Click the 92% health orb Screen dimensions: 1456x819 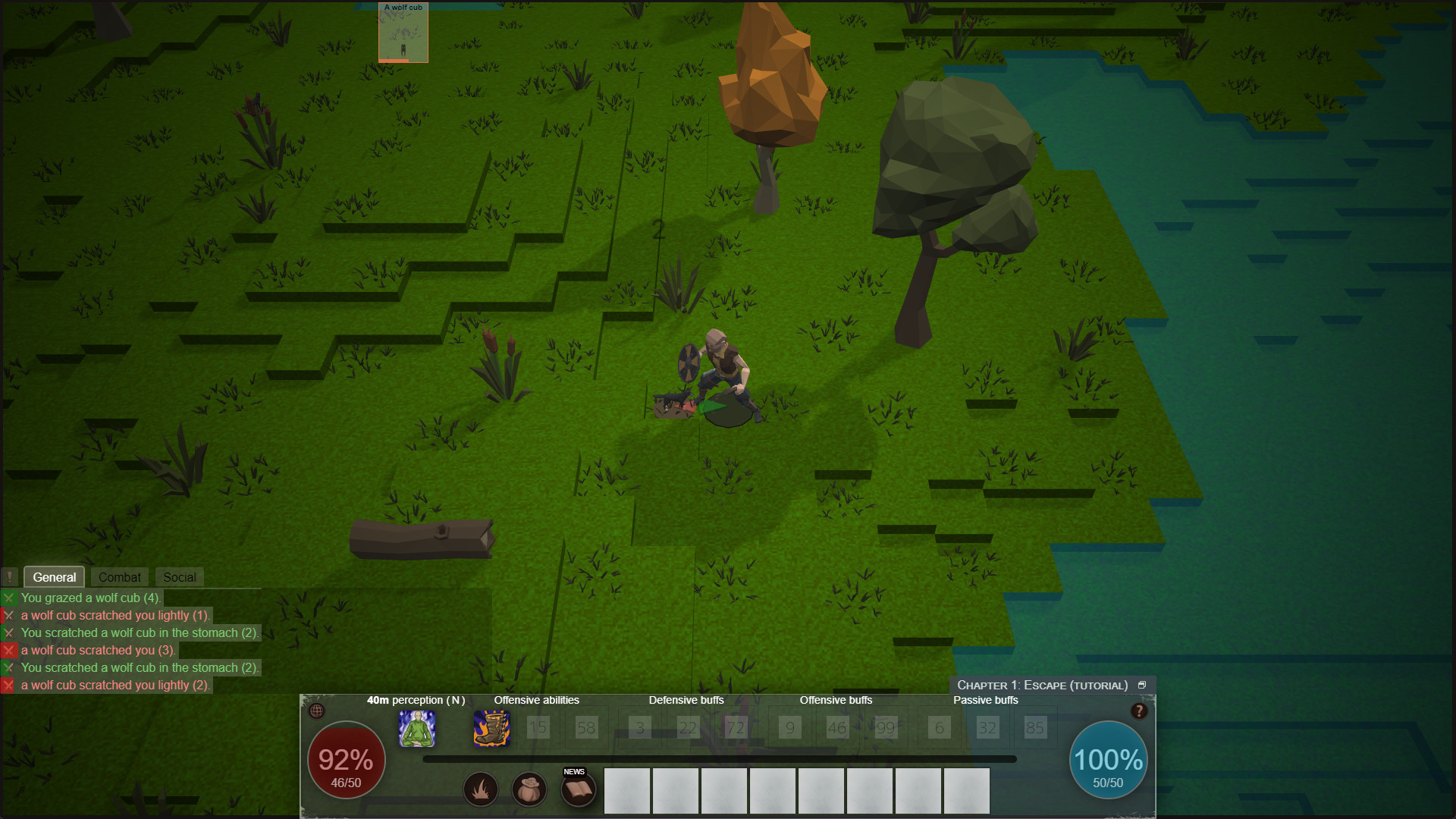point(346,760)
